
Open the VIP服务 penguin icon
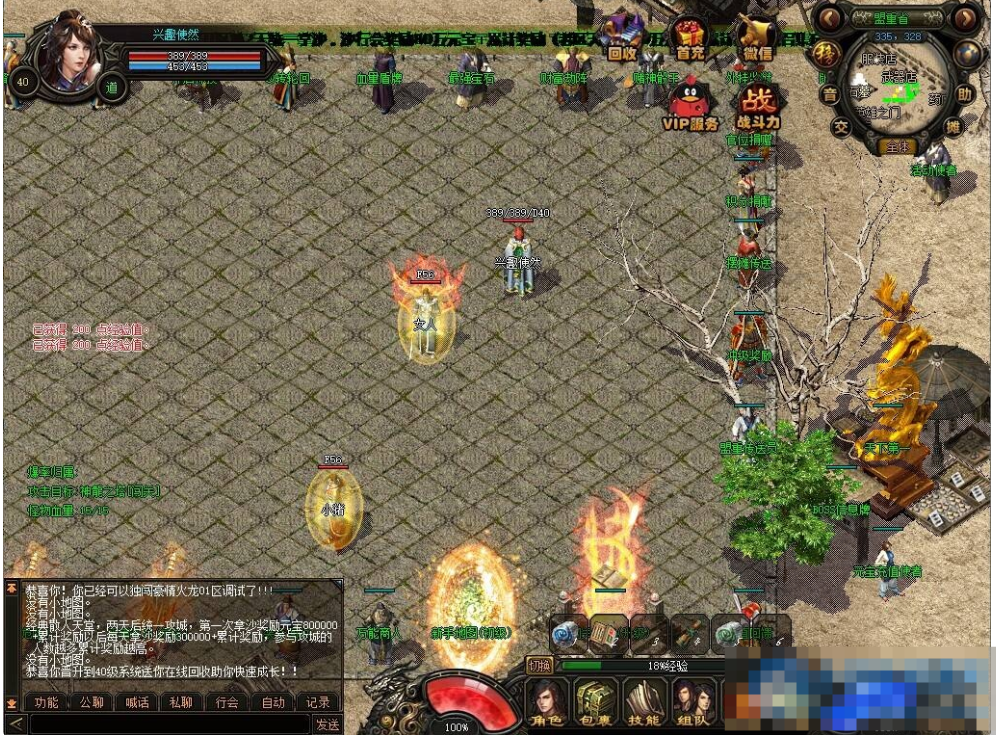pos(690,106)
